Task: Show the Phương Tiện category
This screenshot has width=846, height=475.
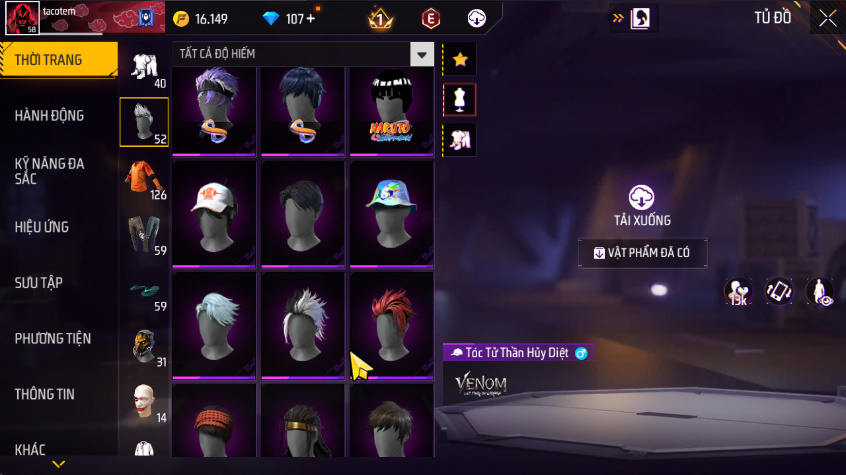Action: (x=52, y=339)
